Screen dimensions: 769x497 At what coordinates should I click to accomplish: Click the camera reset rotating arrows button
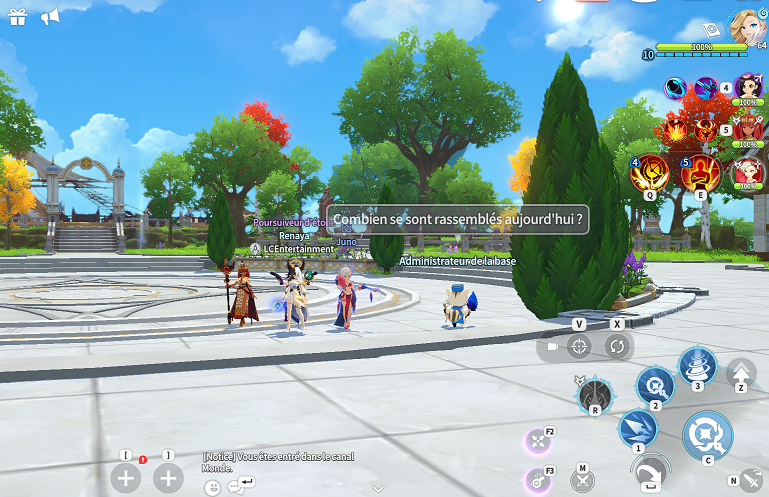[618, 346]
